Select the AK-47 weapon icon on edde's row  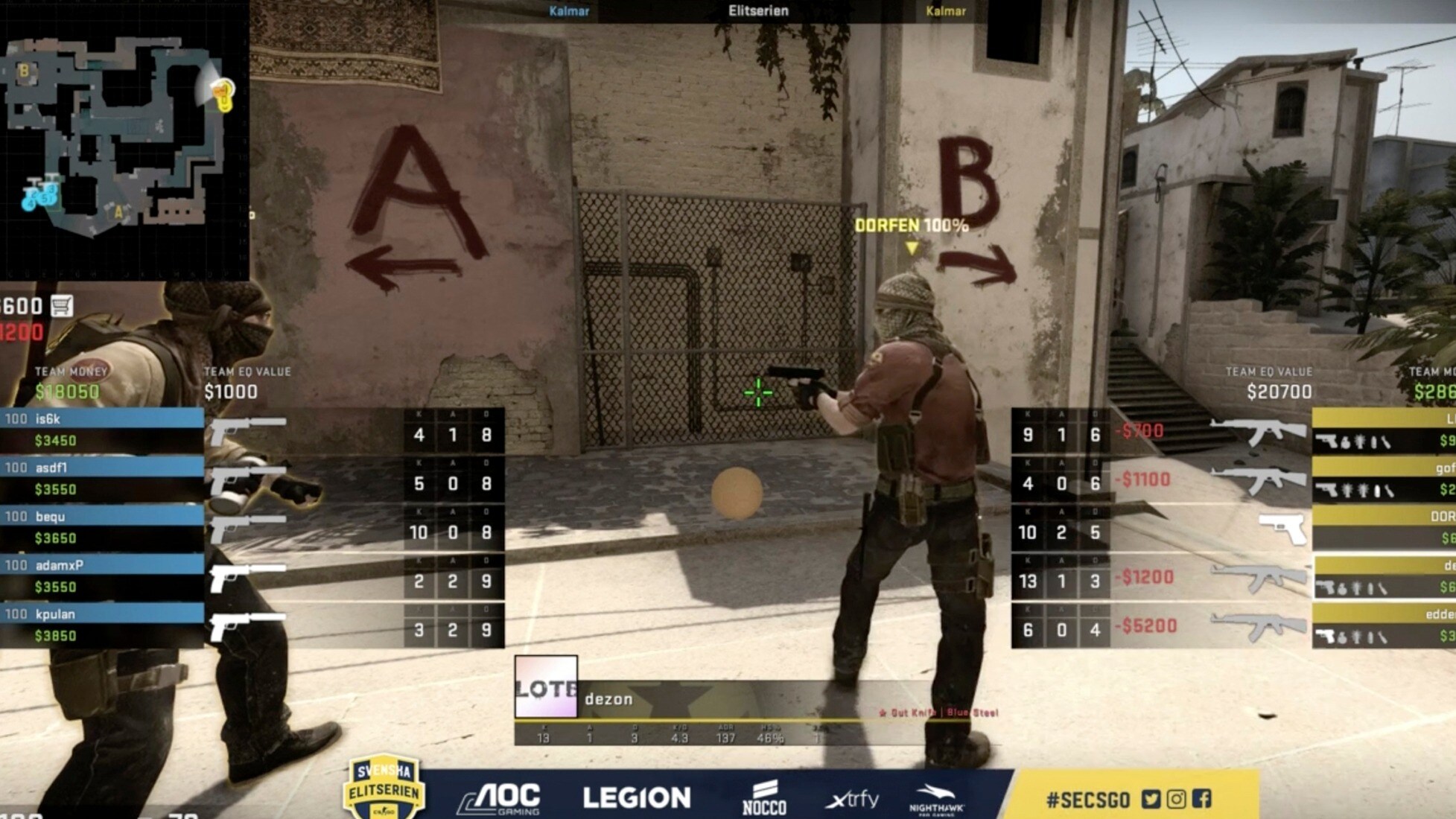tap(1259, 625)
